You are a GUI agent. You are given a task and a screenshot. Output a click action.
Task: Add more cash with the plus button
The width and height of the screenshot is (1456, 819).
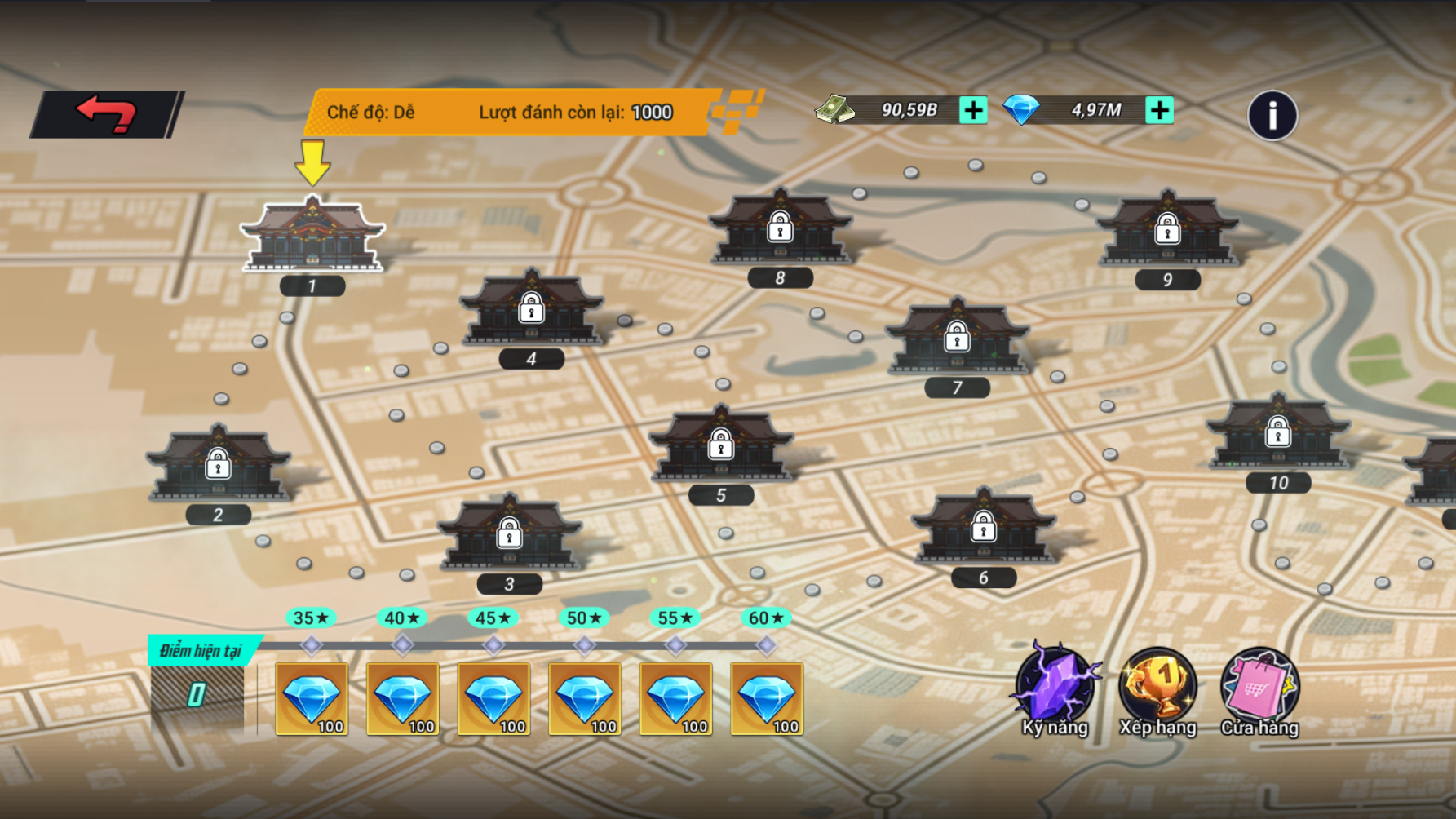point(973,110)
